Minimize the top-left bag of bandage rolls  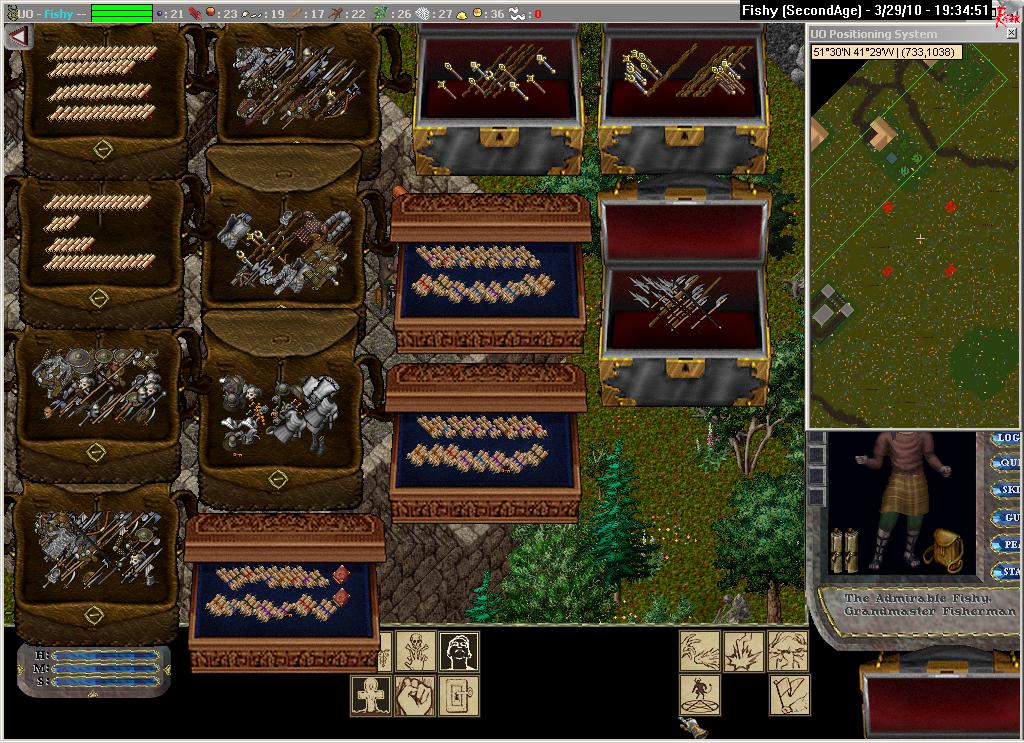(102, 149)
